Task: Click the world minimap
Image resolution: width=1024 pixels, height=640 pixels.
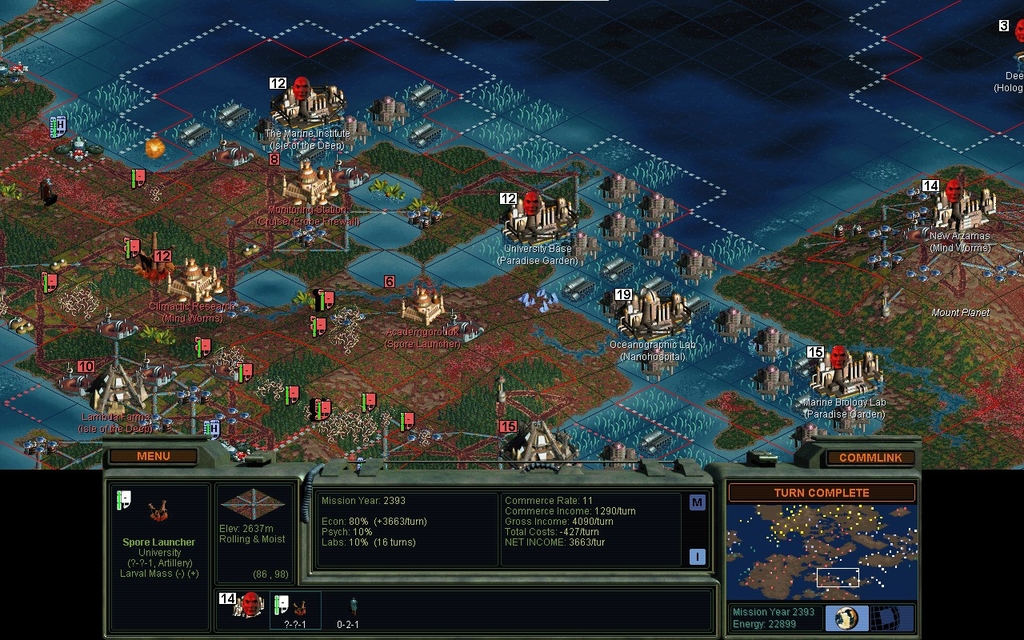Action: [x=821, y=551]
